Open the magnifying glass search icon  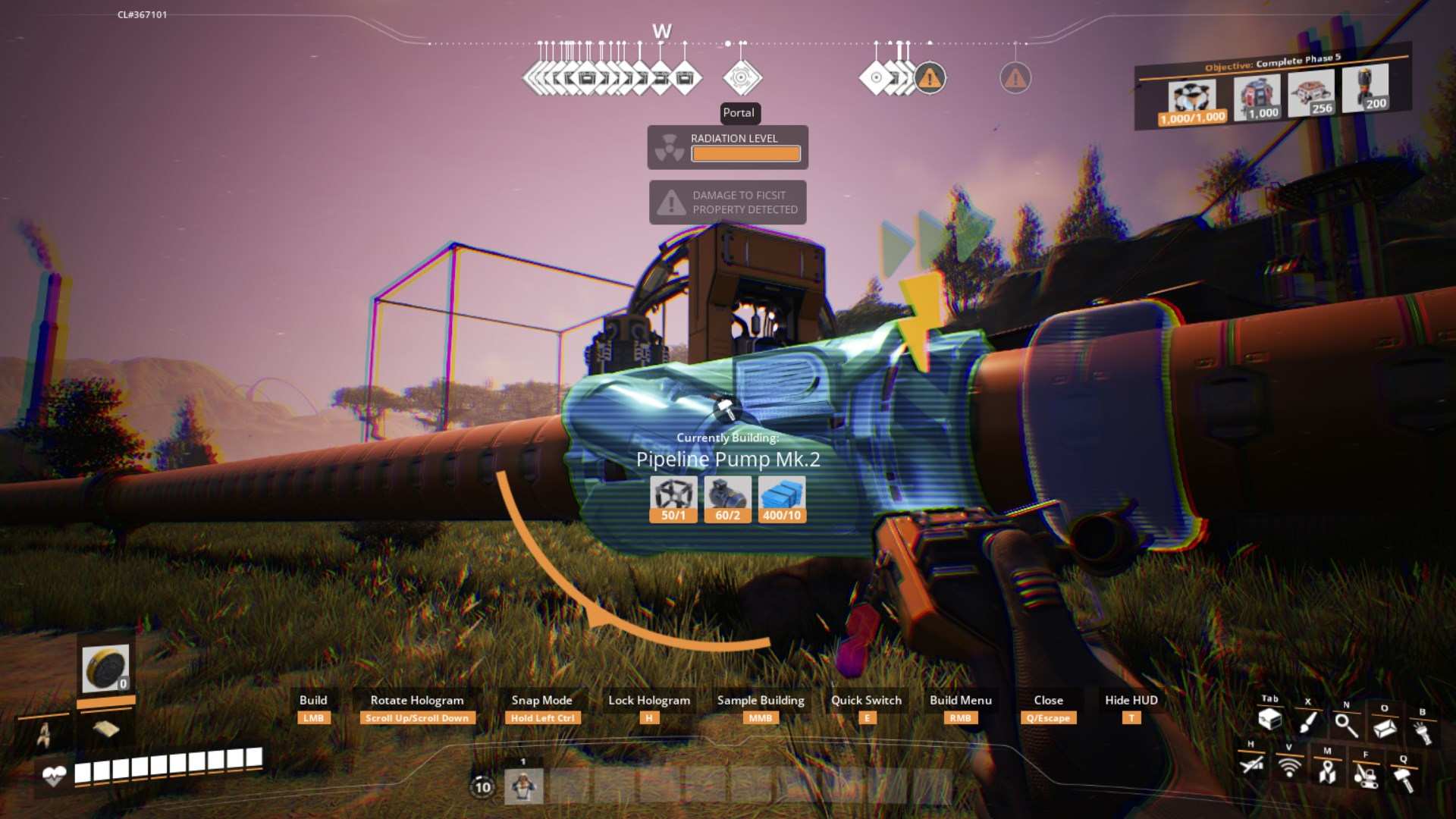pyautogui.click(x=1346, y=726)
